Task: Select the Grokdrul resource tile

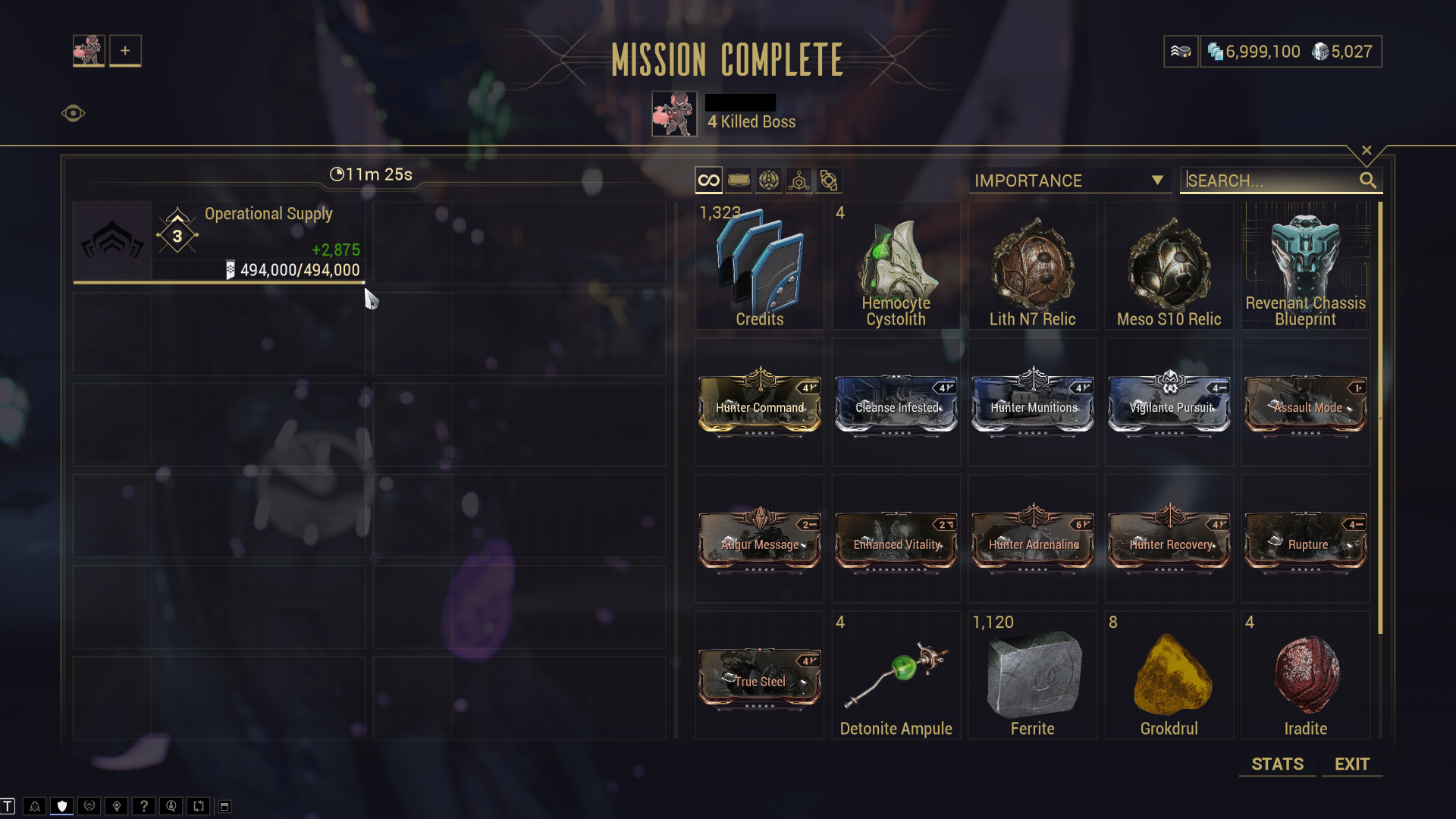Action: 1169,676
